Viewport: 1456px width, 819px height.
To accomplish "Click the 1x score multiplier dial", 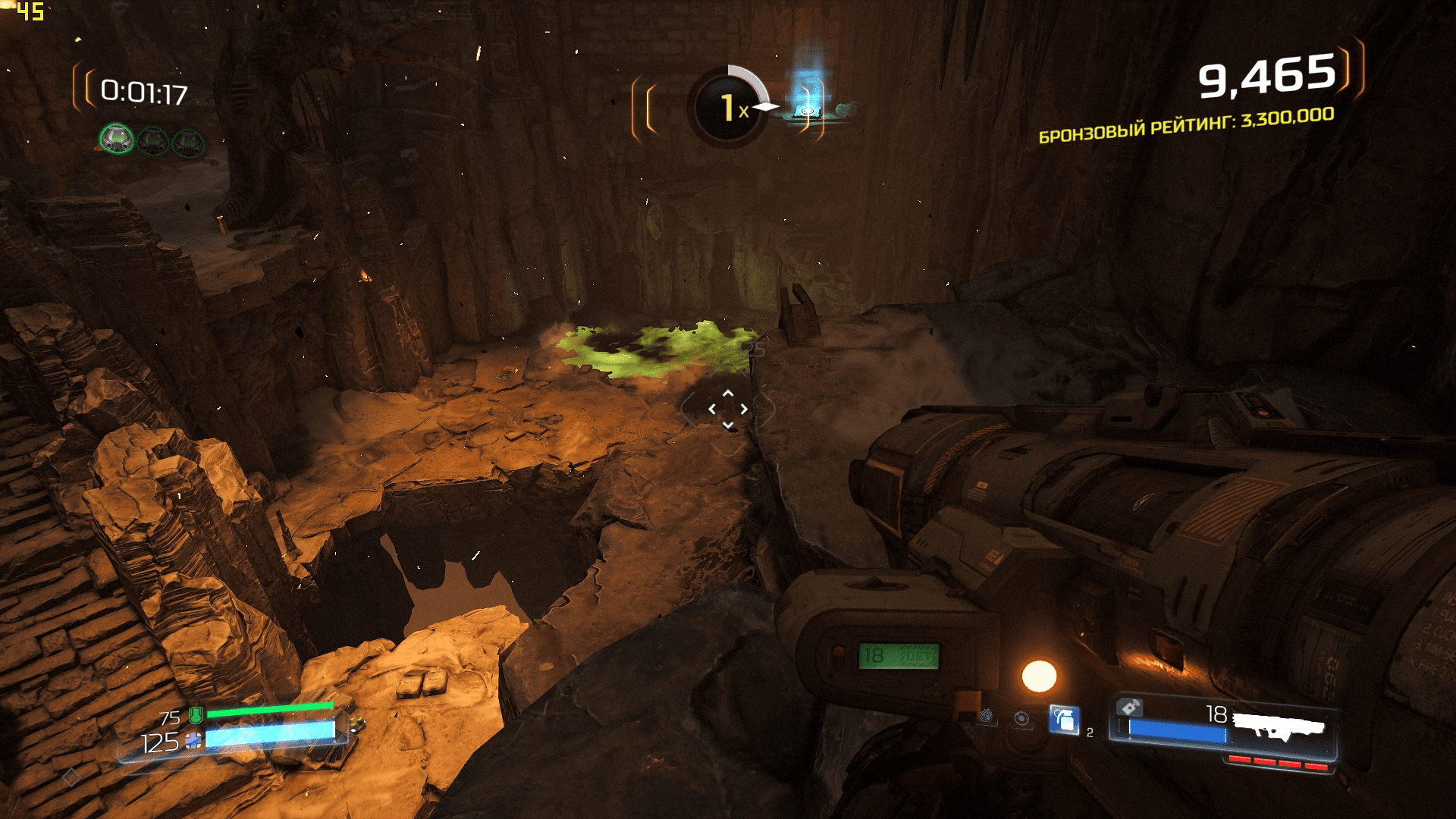I will pos(730,106).
